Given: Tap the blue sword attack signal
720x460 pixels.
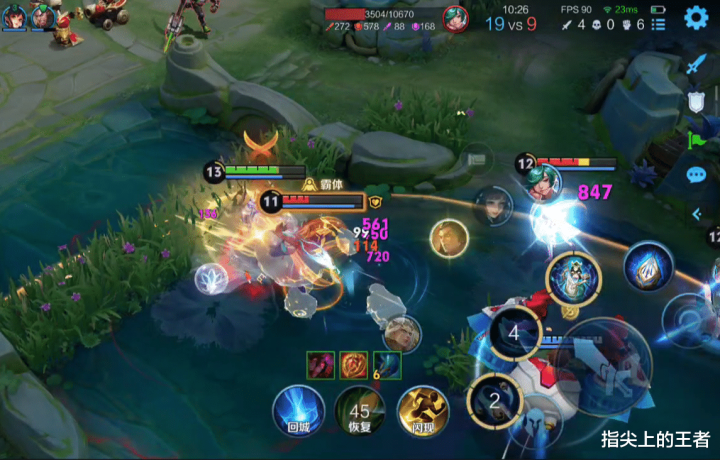Looking at the screenshot, I should (696, 63).
